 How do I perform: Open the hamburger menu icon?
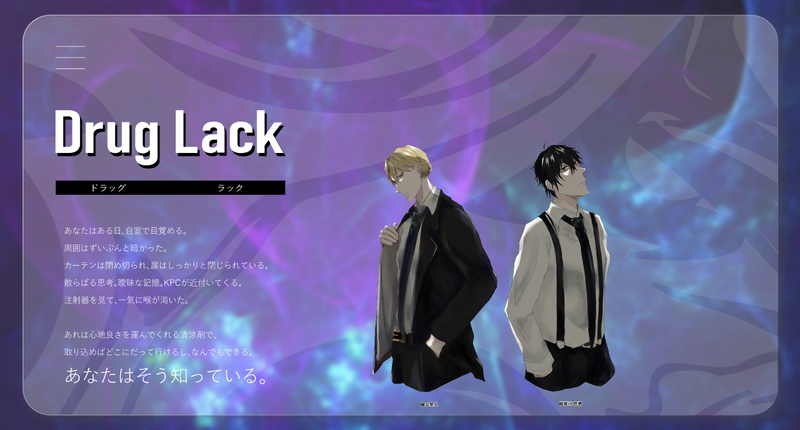70,57
